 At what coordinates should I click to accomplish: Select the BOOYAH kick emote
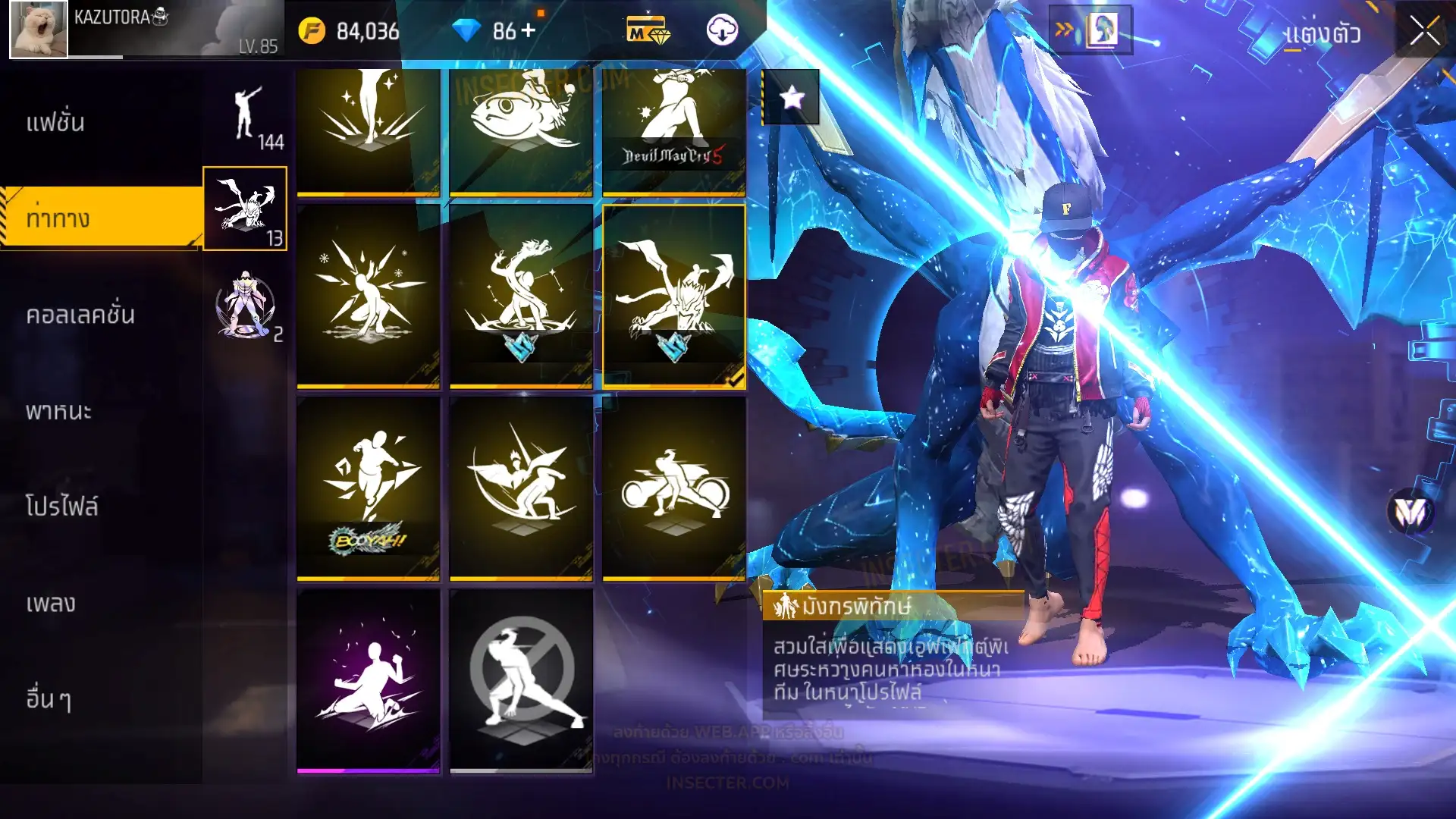click(x=369, y=488)
